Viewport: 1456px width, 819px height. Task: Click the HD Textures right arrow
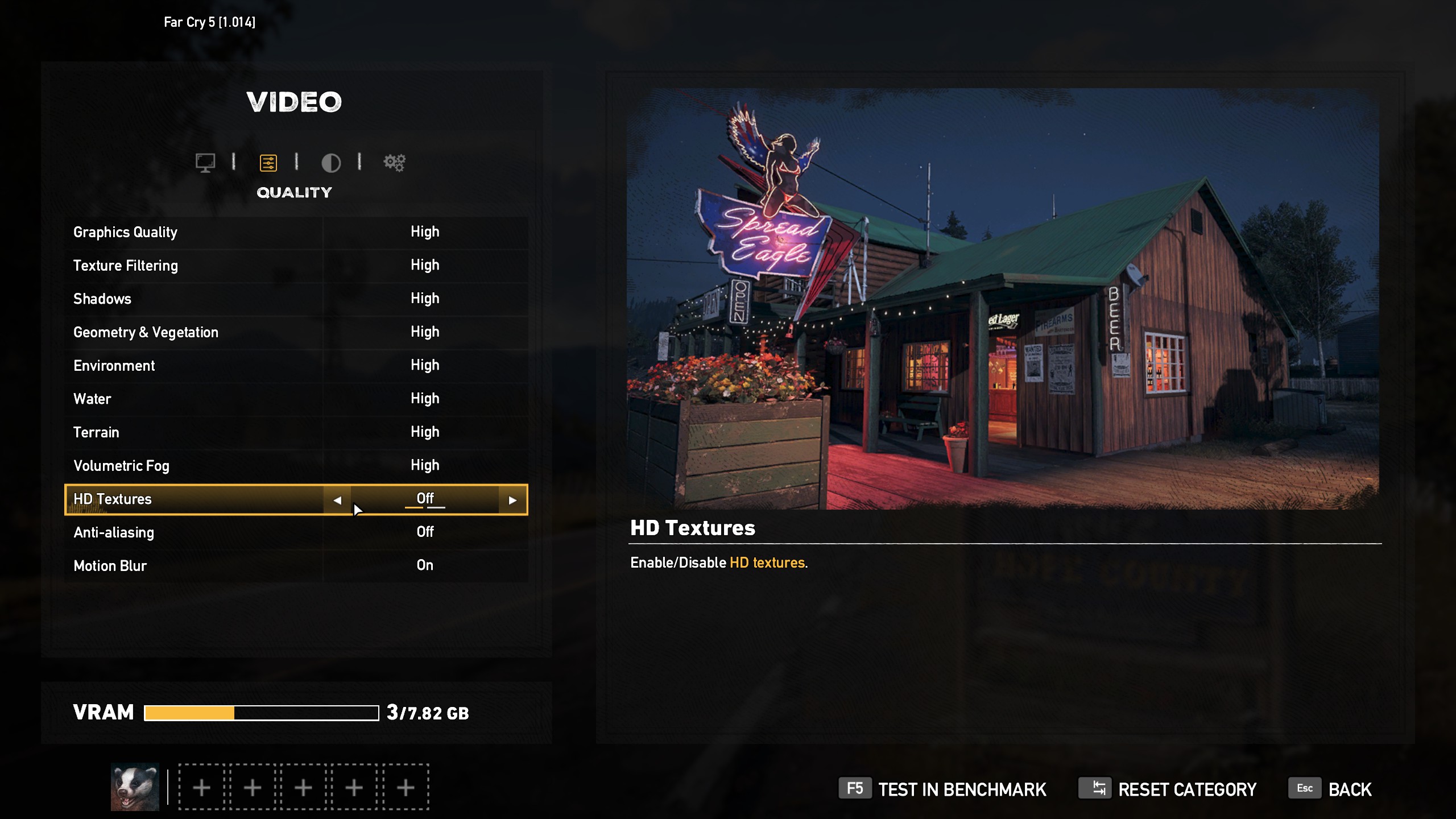(512, 500)
